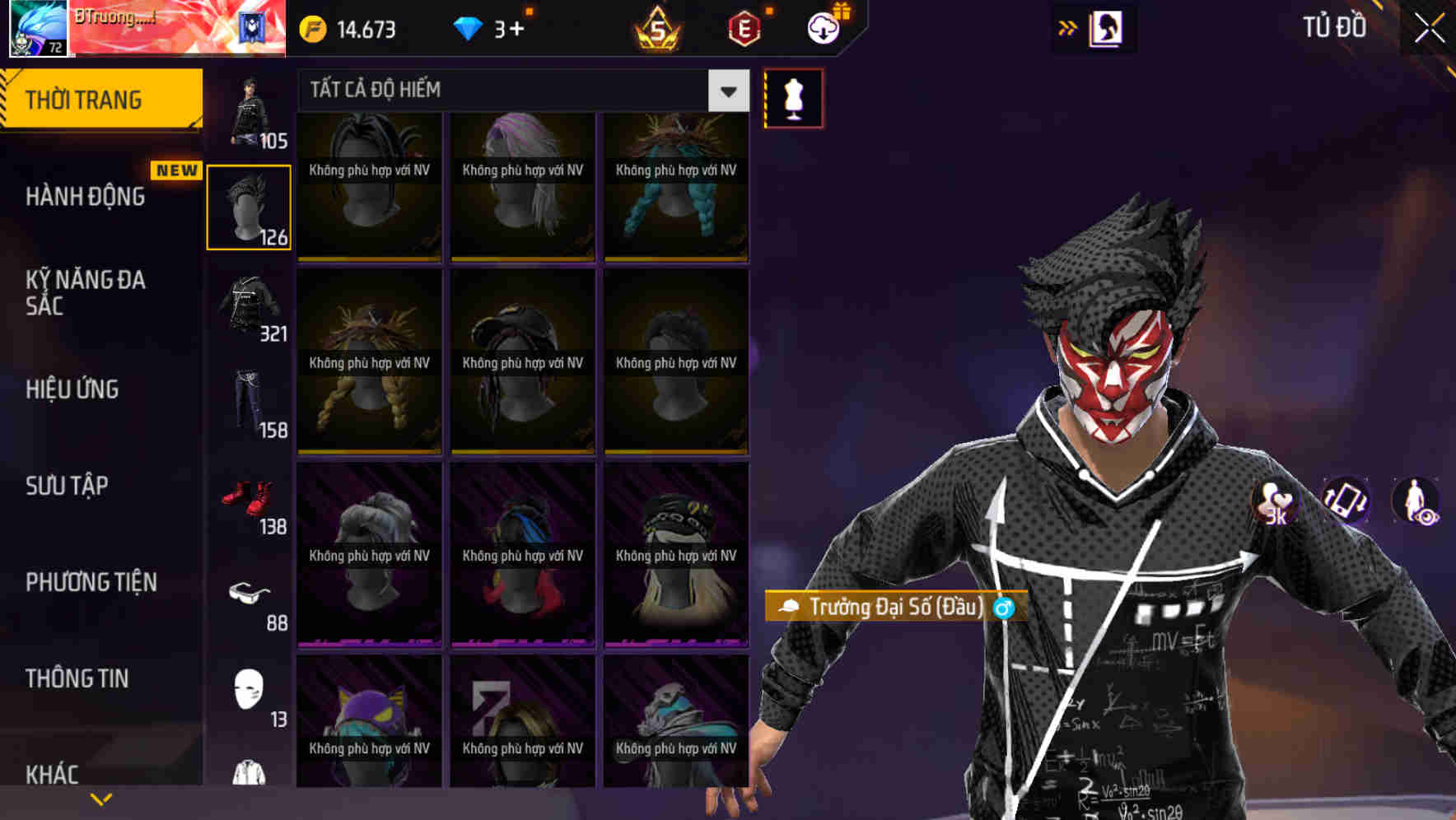
Task: Open the diamond top-up icon
Action: (469, 30)
